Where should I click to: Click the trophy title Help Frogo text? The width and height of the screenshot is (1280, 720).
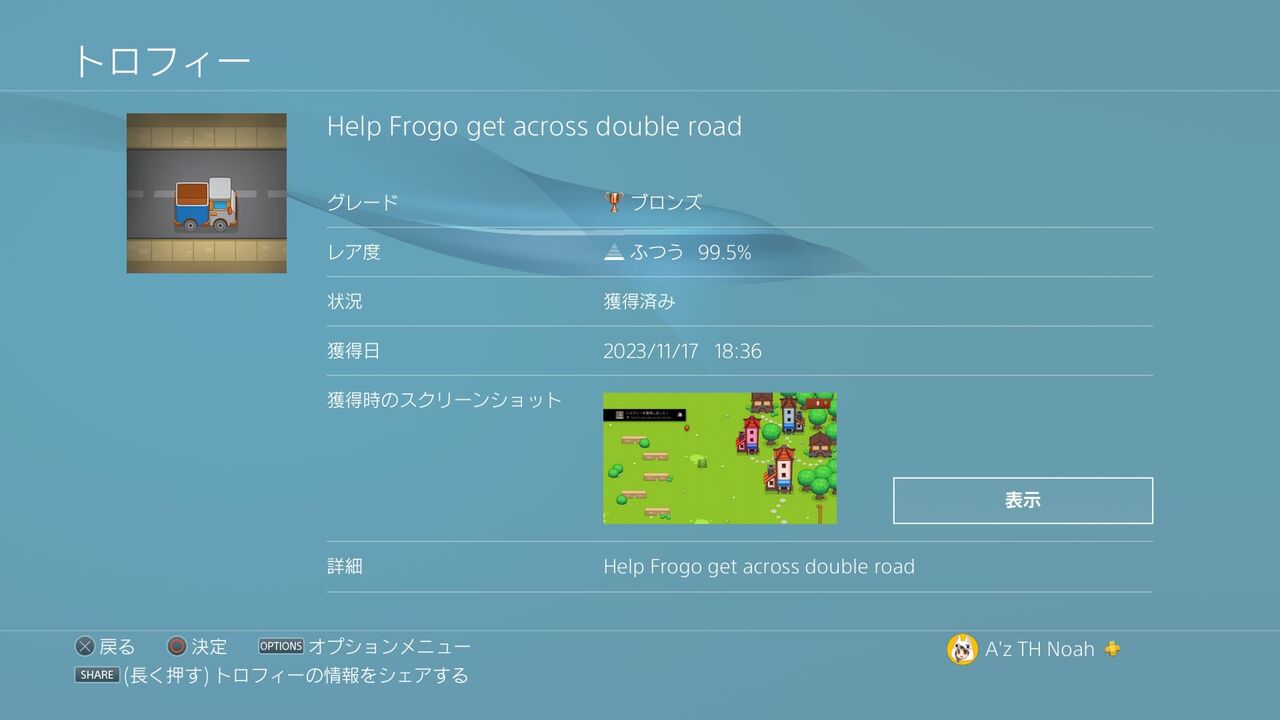point(536,127)
